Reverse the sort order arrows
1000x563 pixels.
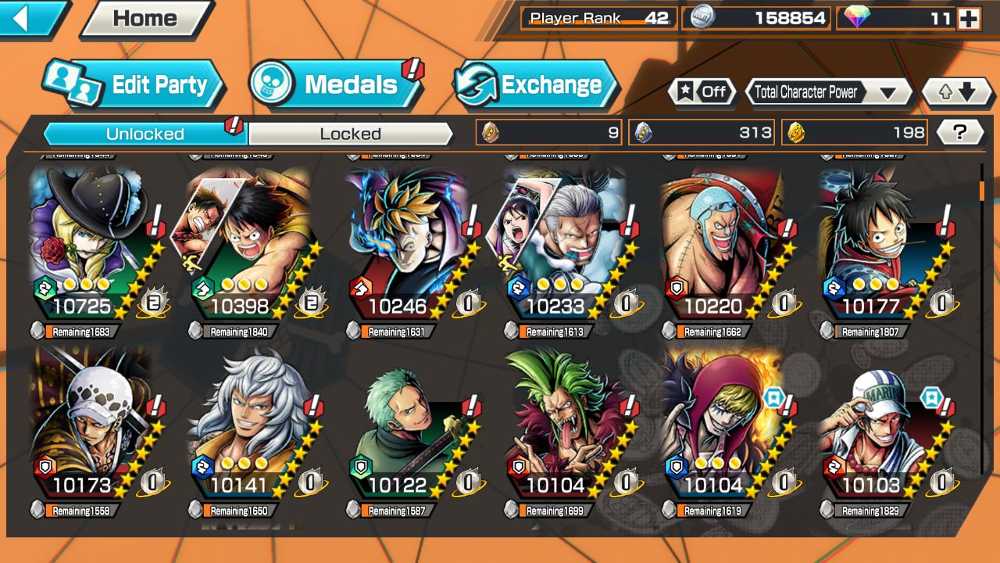[956, 92]
